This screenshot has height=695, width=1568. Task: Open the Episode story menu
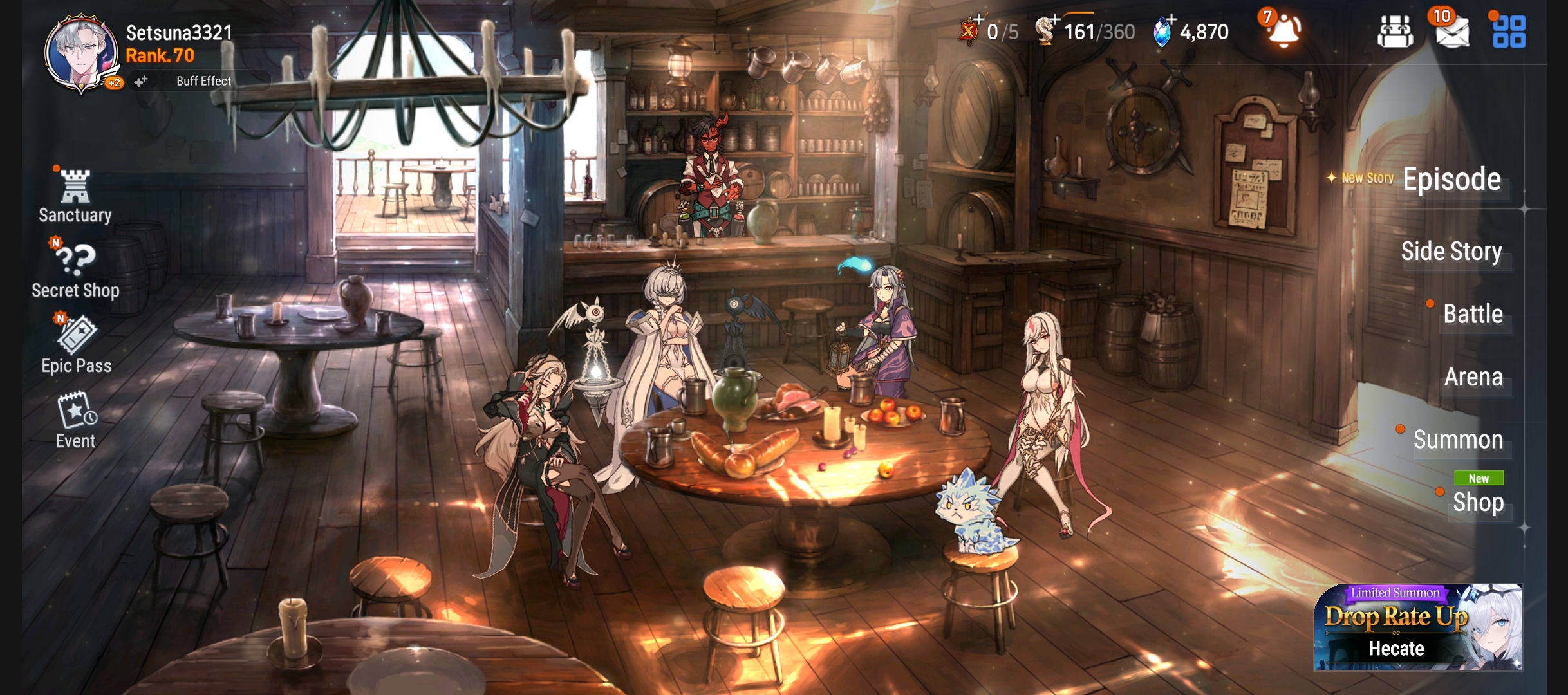point(1451,180)
